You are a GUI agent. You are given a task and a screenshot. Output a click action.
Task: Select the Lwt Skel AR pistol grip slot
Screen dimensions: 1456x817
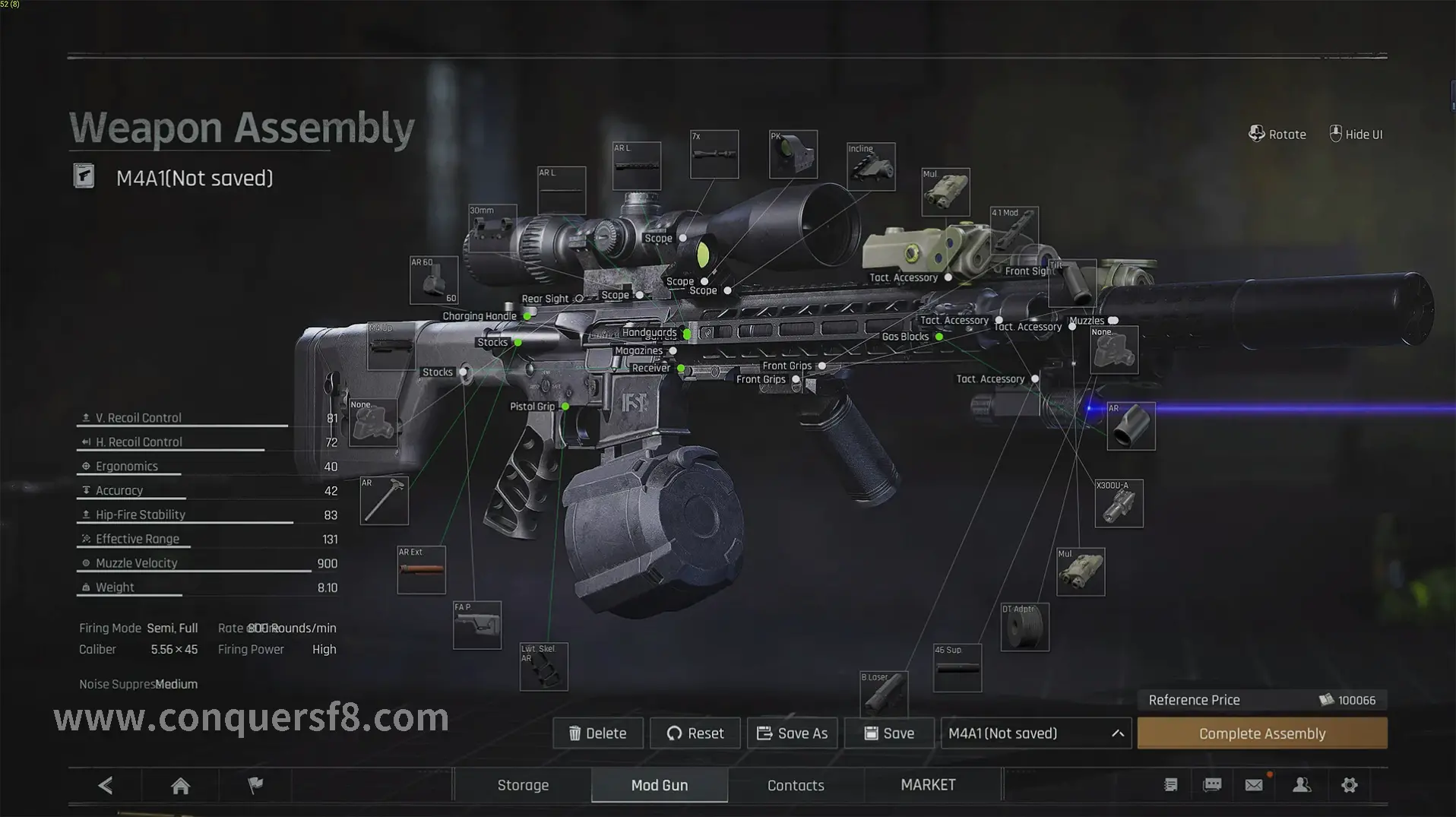(x=543, y=667)
